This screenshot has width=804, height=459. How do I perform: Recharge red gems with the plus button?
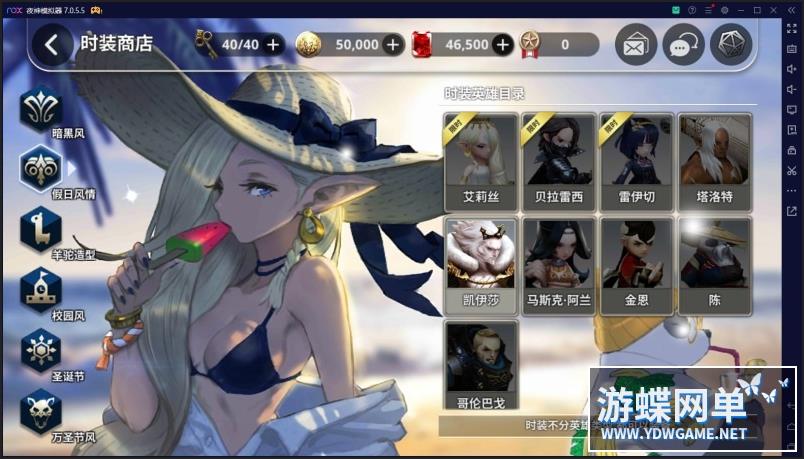tap(502, 44)
